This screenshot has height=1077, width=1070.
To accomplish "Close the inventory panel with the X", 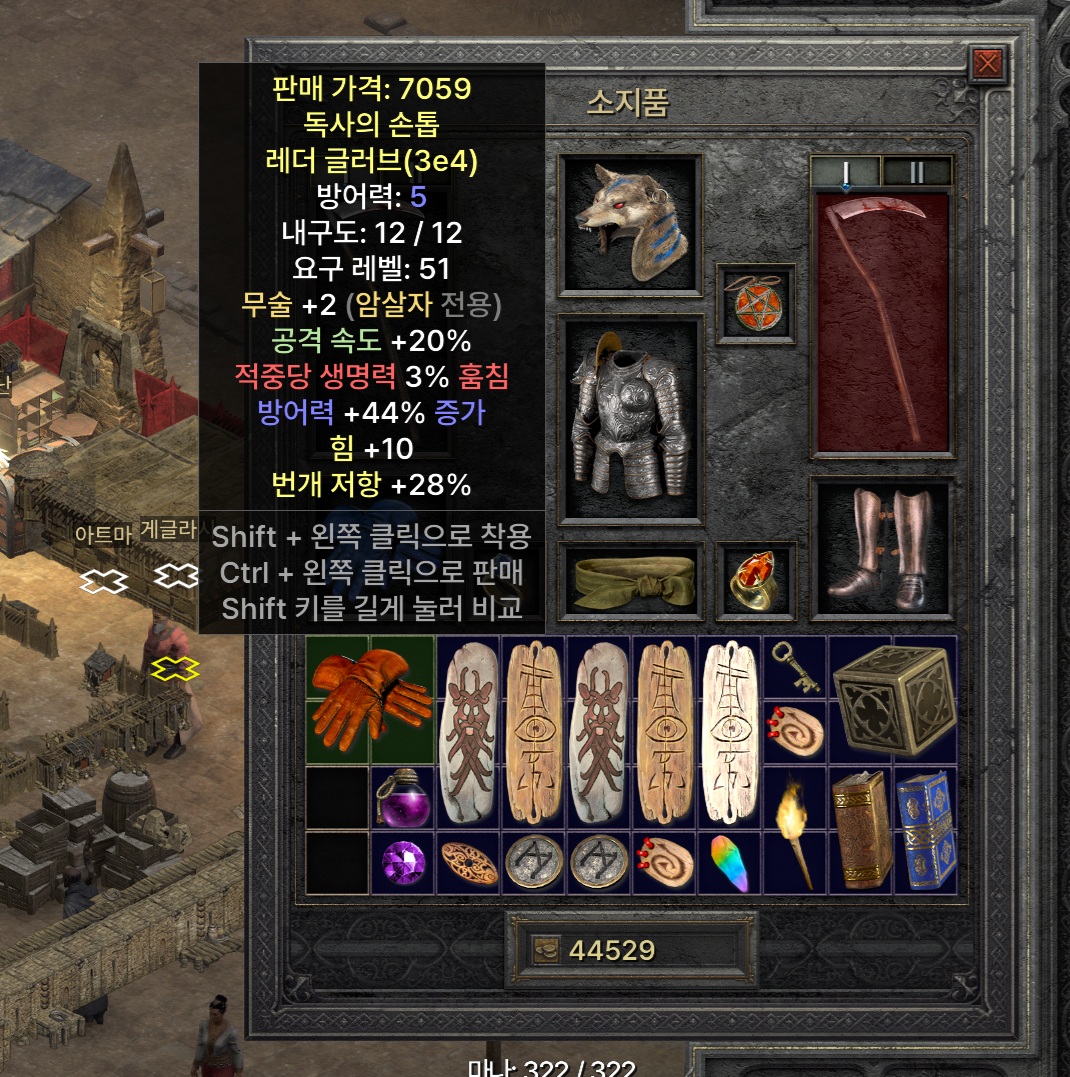I will 987,65.
